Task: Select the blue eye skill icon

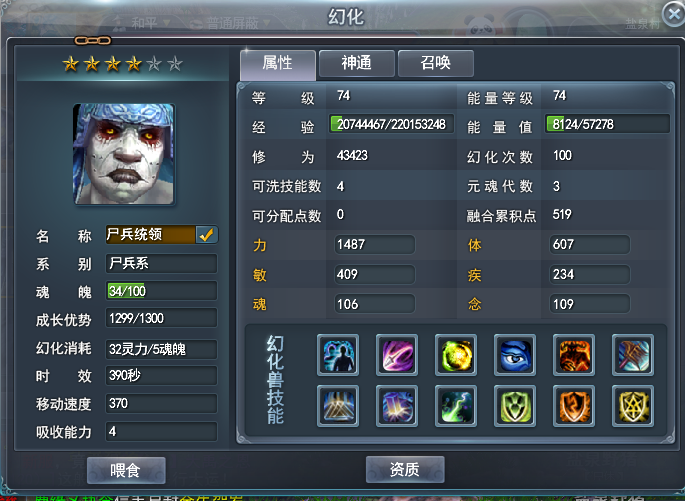Action: point(514,355)
